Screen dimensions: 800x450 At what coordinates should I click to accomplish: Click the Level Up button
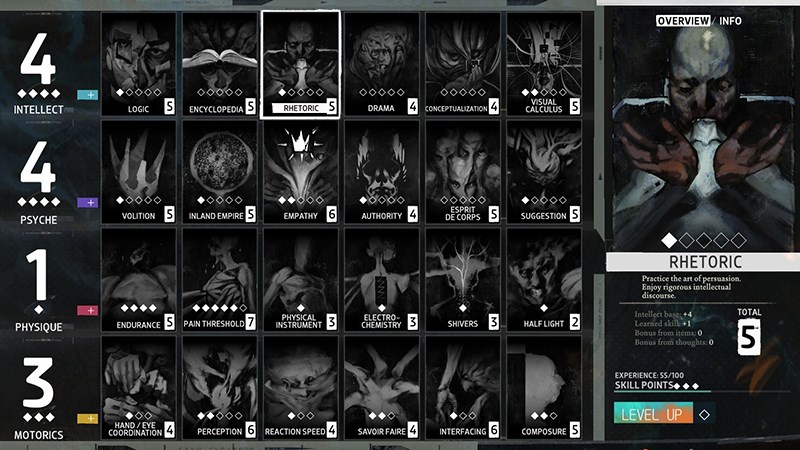click(x=652, y=414)
